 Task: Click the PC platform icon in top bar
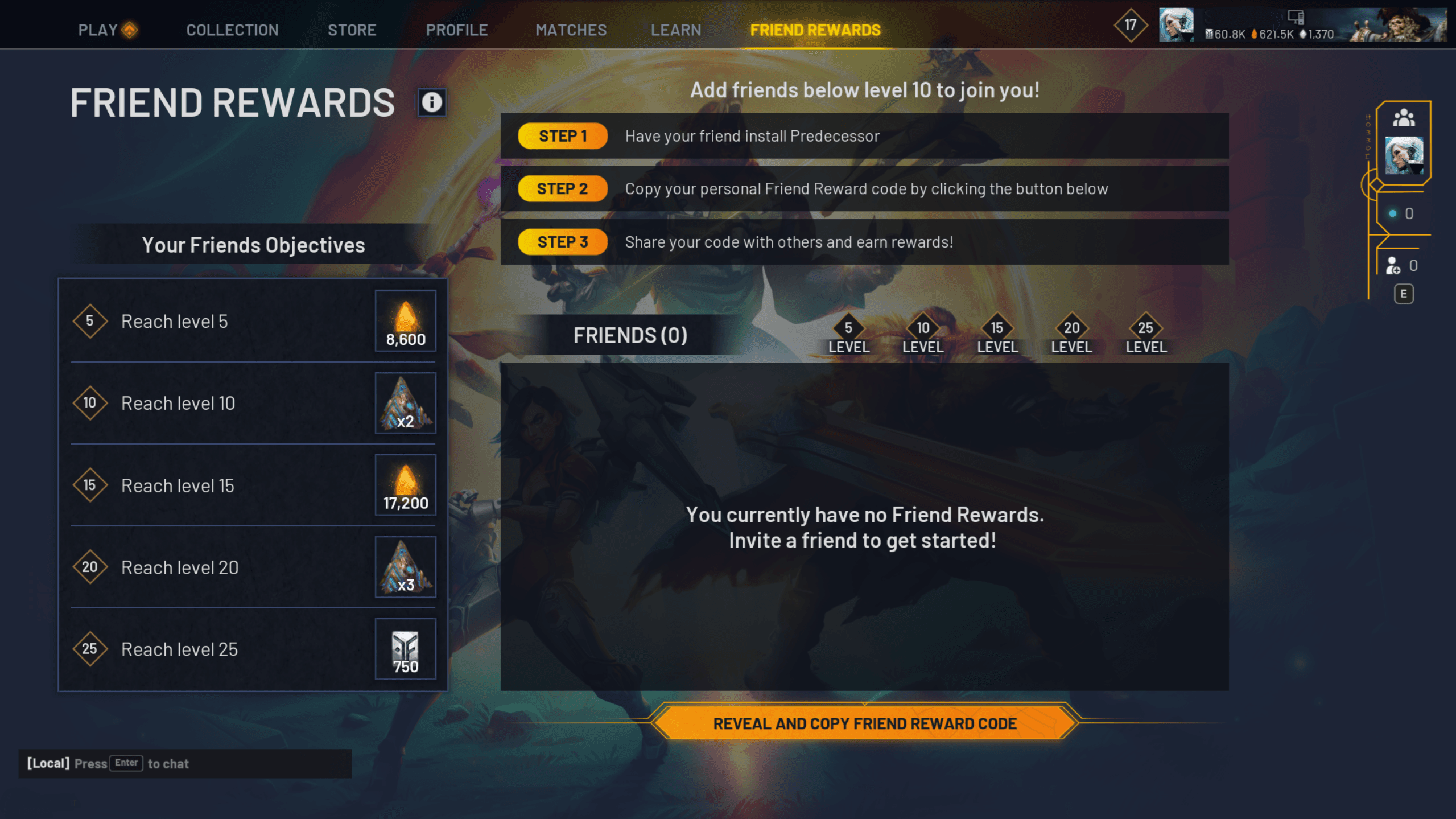click(x=1296, y=18)
